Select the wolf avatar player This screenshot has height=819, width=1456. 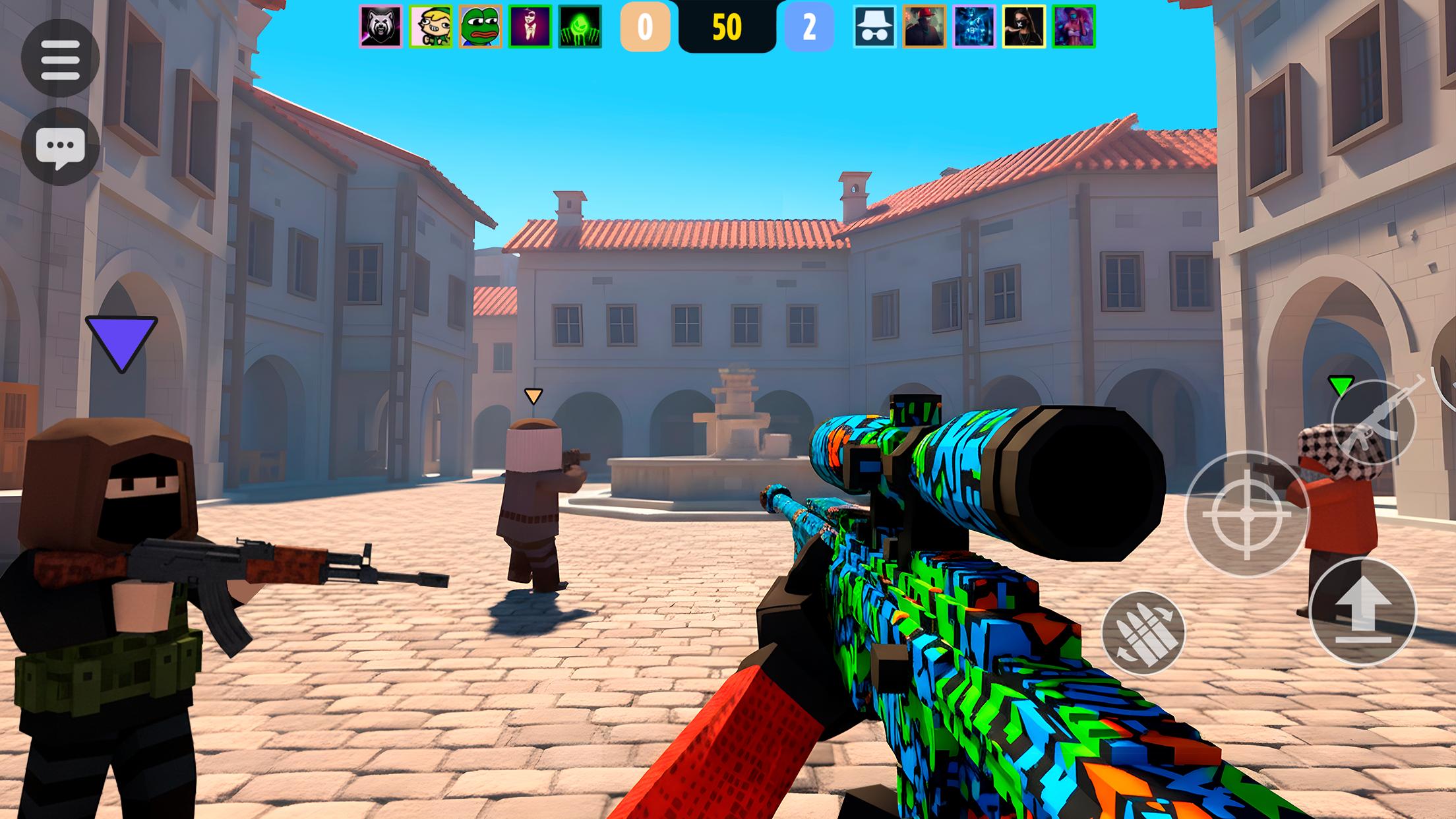tap(380, 27)
